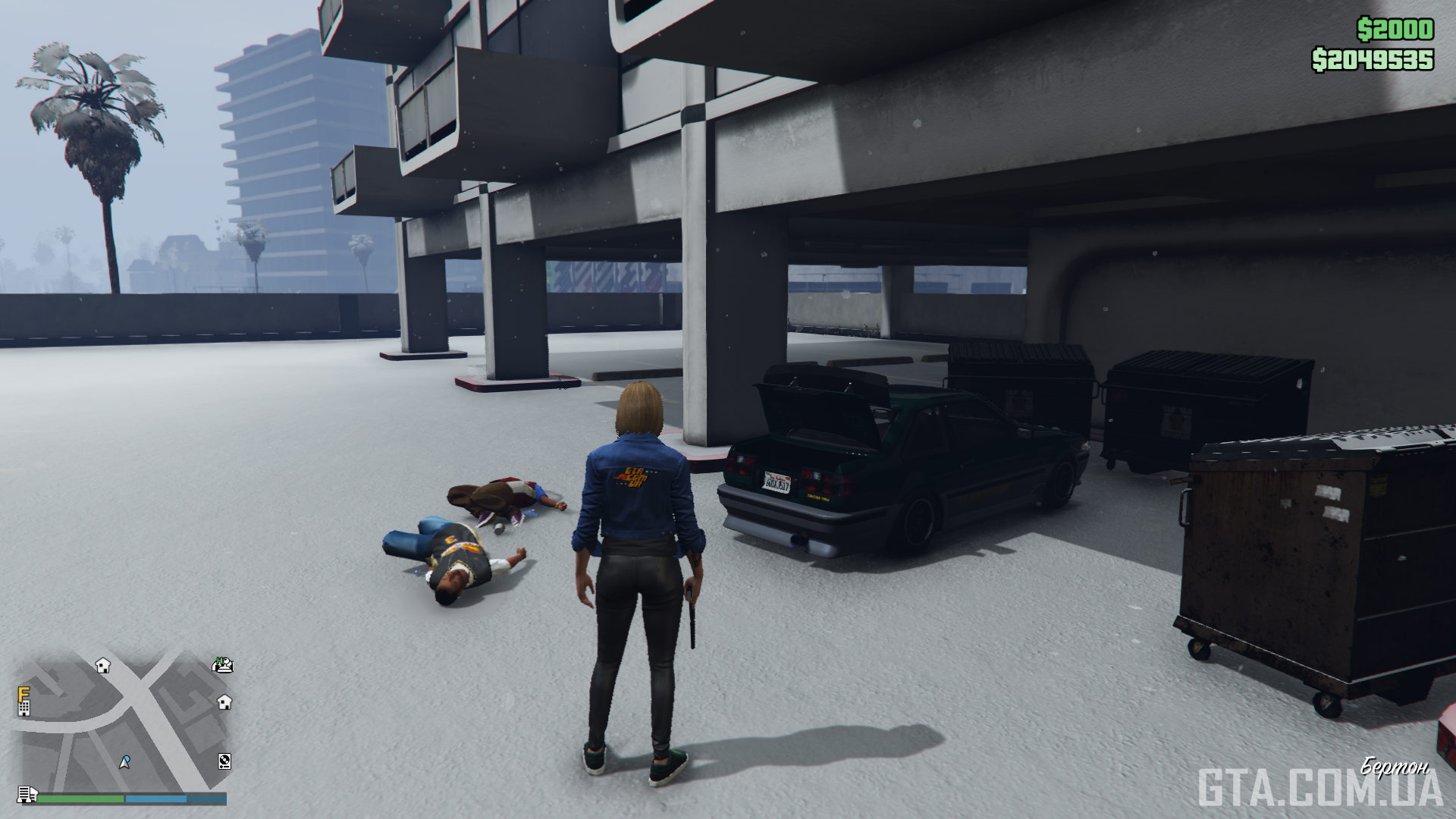
Task: Click the player arrow on the minimap
Action: [125, 761]
